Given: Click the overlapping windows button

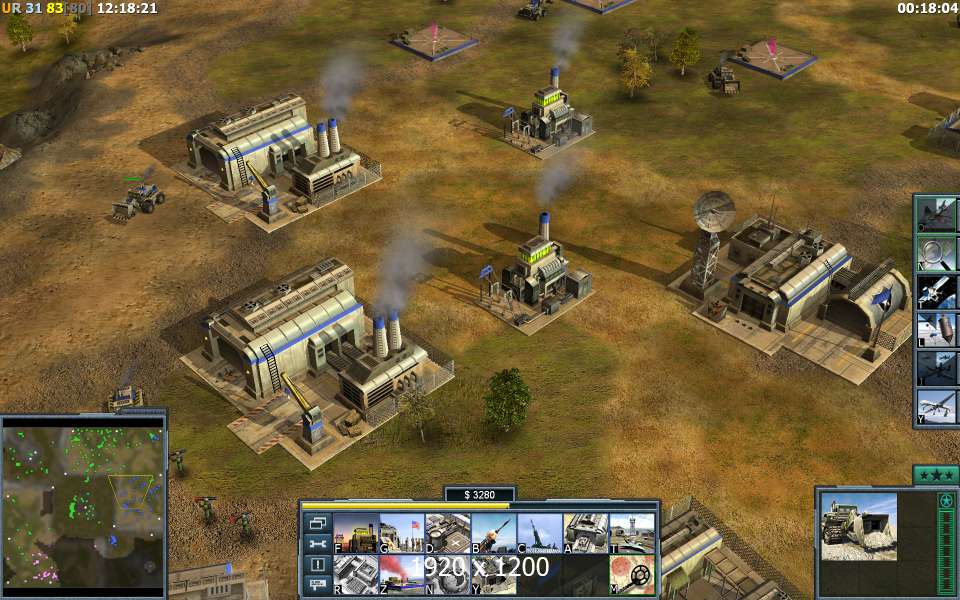Looking at the screenshot, I should [x=319, y=523].
